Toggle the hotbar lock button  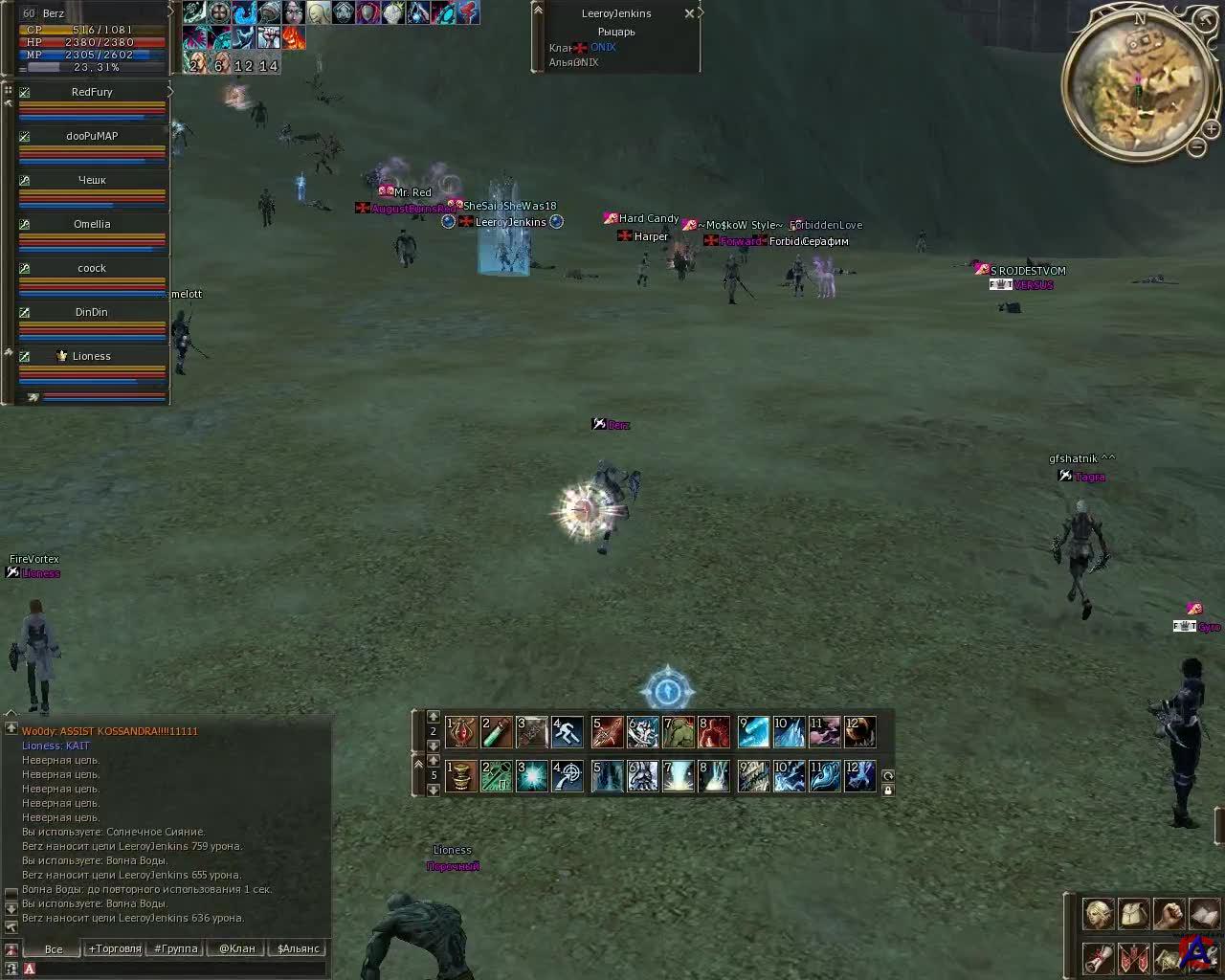point(888,791)
